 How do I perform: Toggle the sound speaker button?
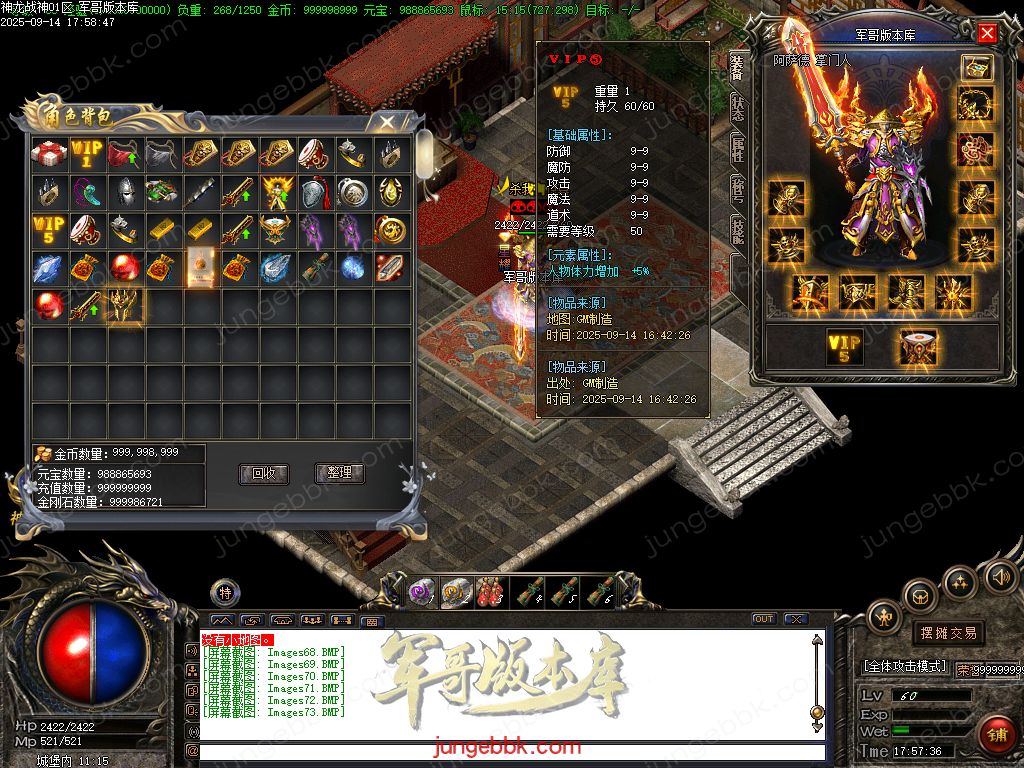[x=1001, y=576]
